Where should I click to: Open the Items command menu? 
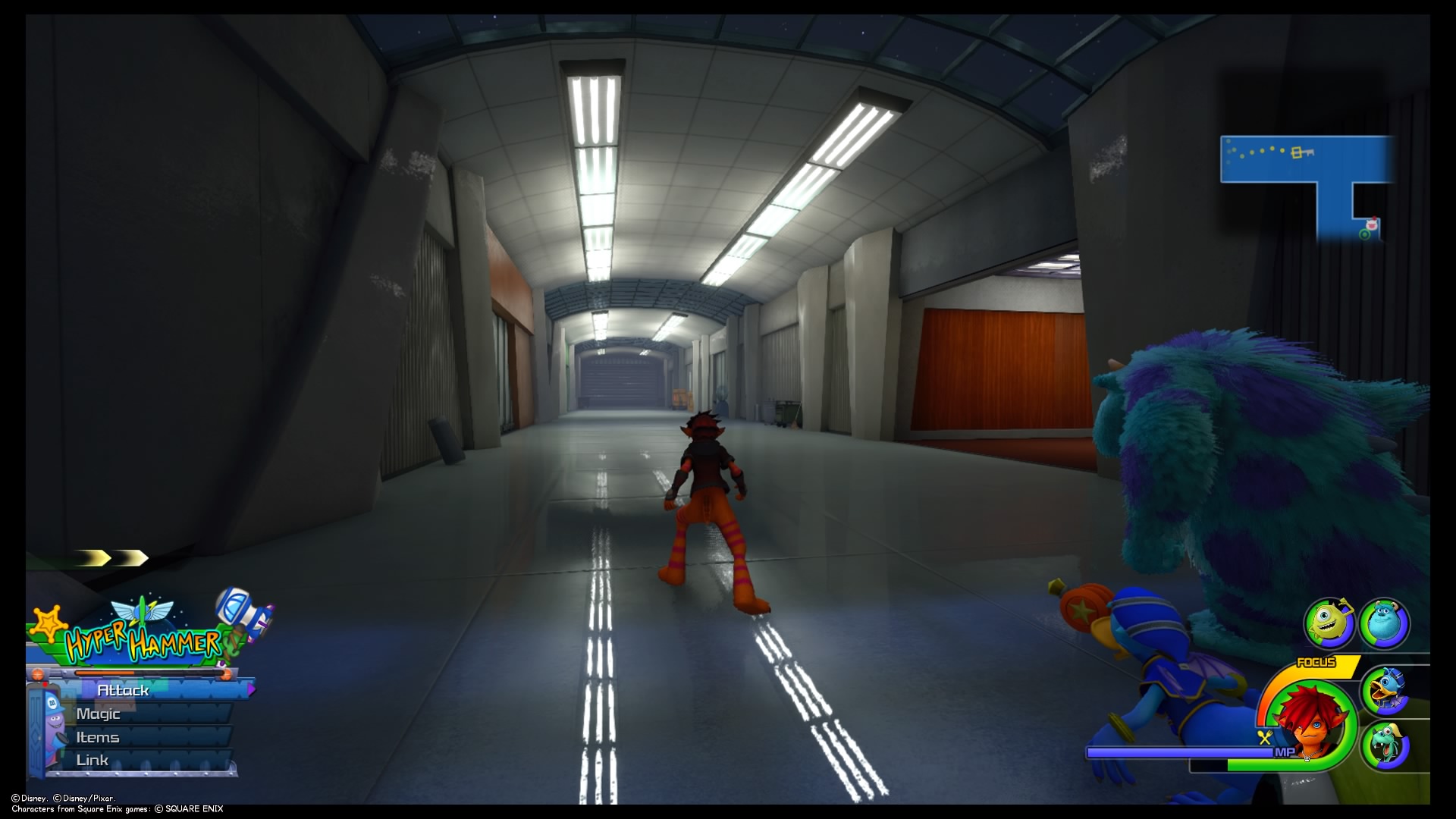click(x=98, y=737)
